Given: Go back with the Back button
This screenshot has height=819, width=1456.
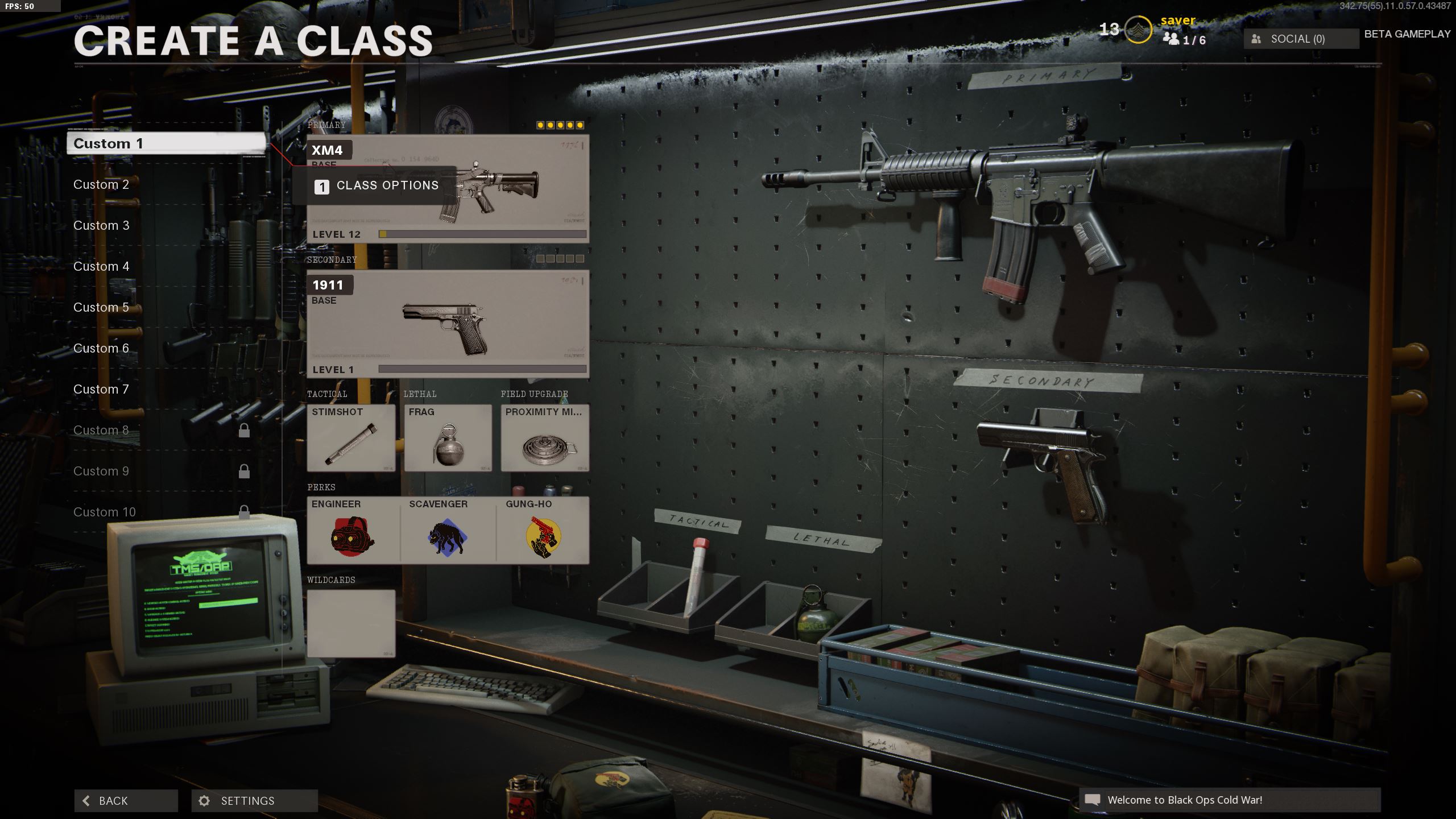Looking at the screenshot, I should (126, 801).
